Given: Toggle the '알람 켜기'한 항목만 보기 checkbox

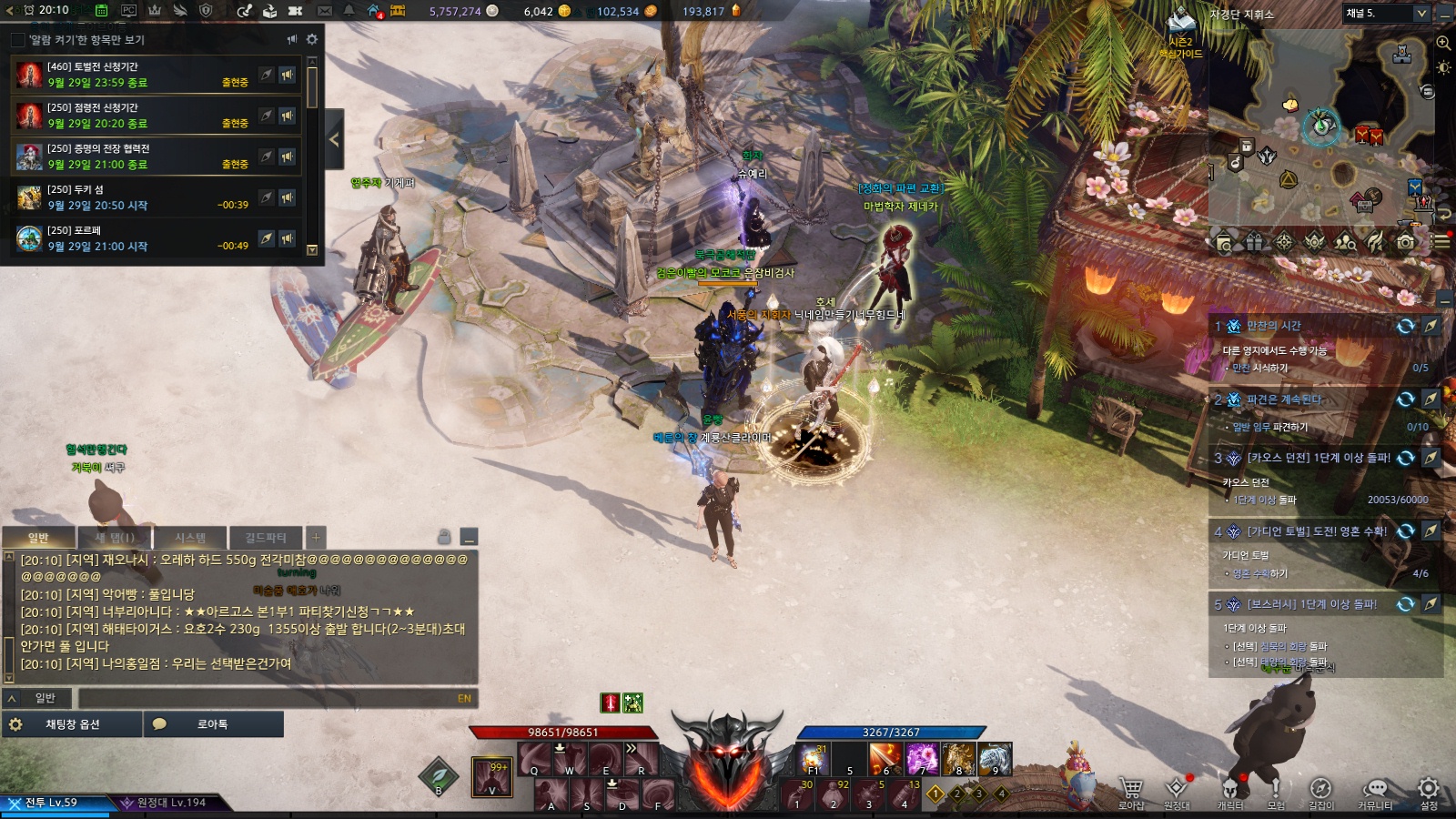Looking at the screenshot, I should pos(17,40).
